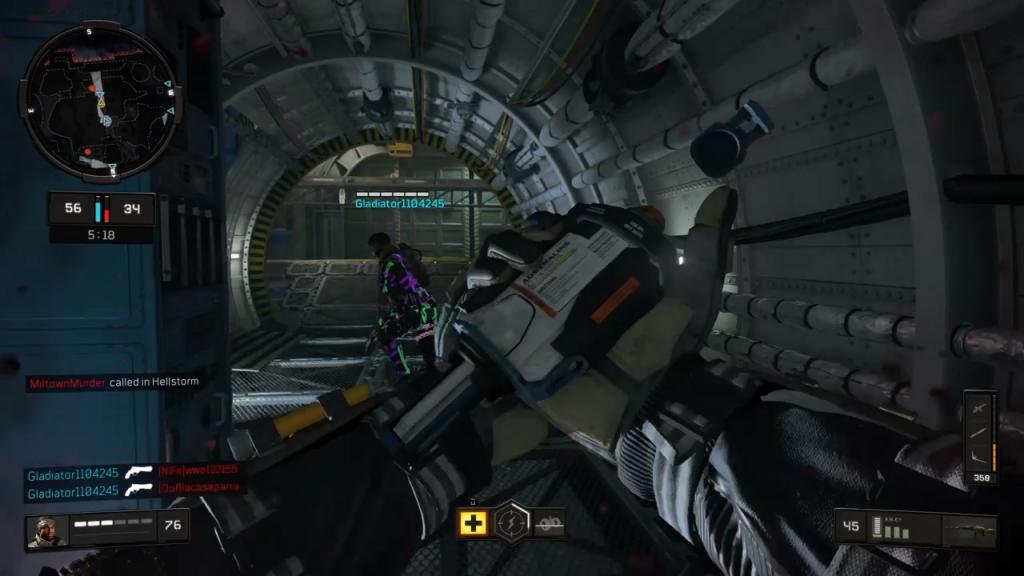This screenshot has height=576, width=1024.
Task: Click the equipped rifle weapon icon
Action: [969, 529]
